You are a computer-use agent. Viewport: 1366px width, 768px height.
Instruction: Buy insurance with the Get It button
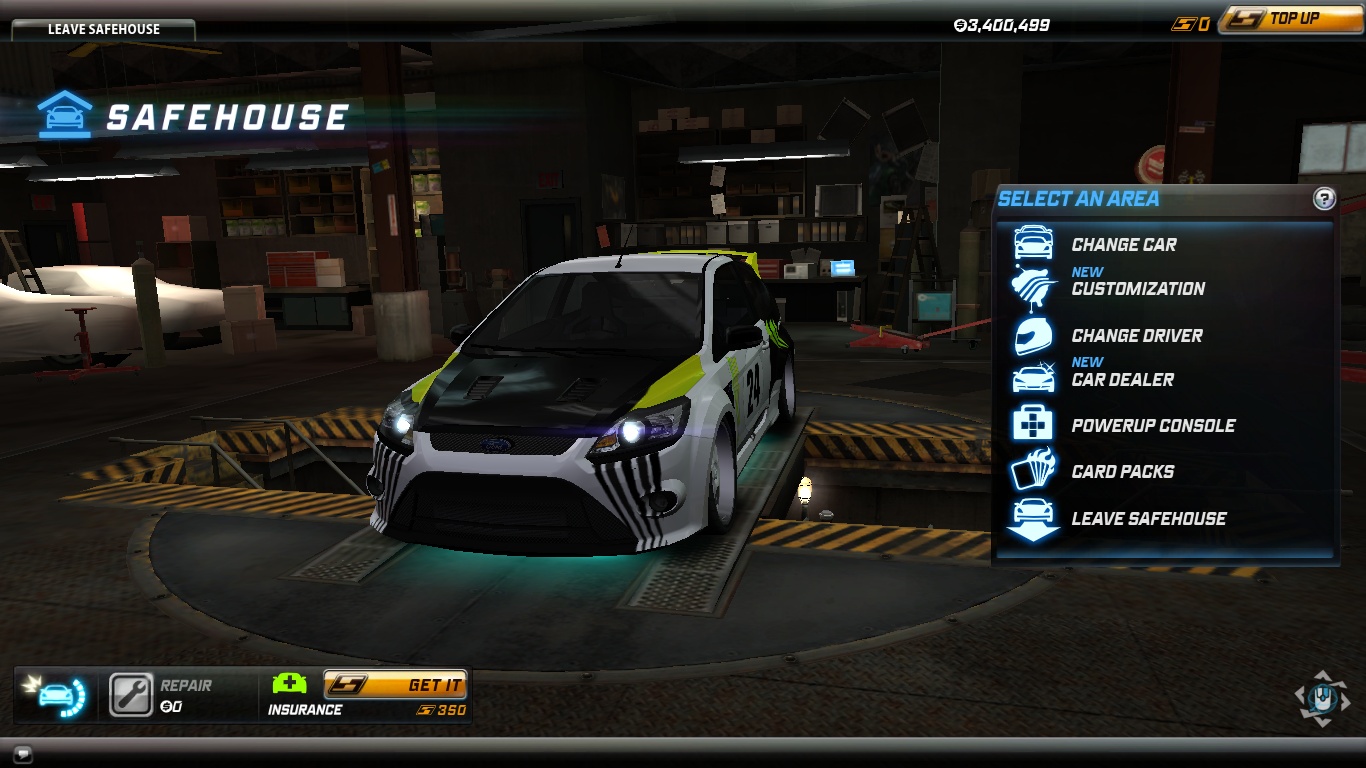coord(395,685)
